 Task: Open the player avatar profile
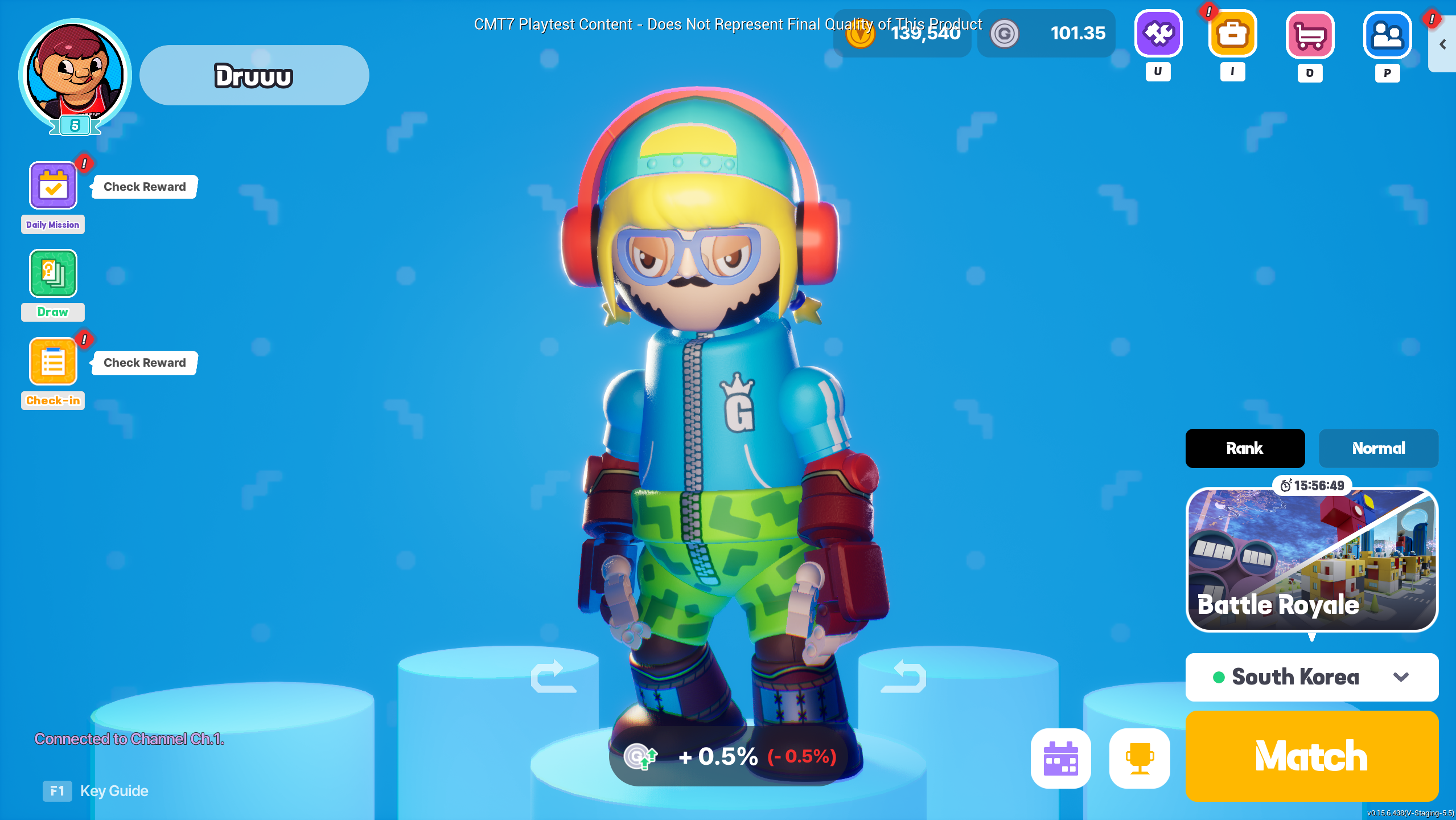pyautogui.click(x=75, y=74)
